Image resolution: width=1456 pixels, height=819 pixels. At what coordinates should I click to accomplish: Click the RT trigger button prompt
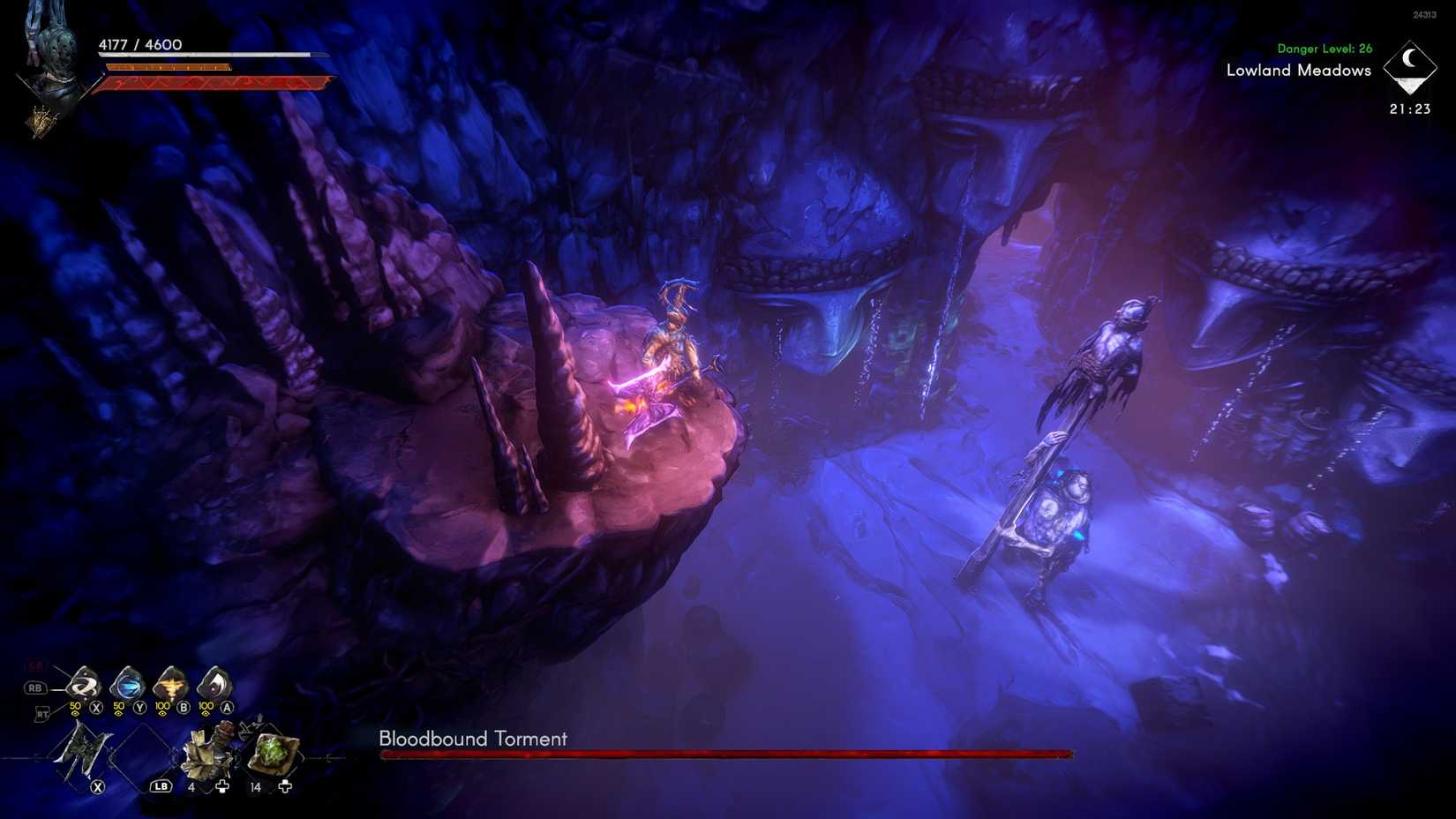coord(42,712)
